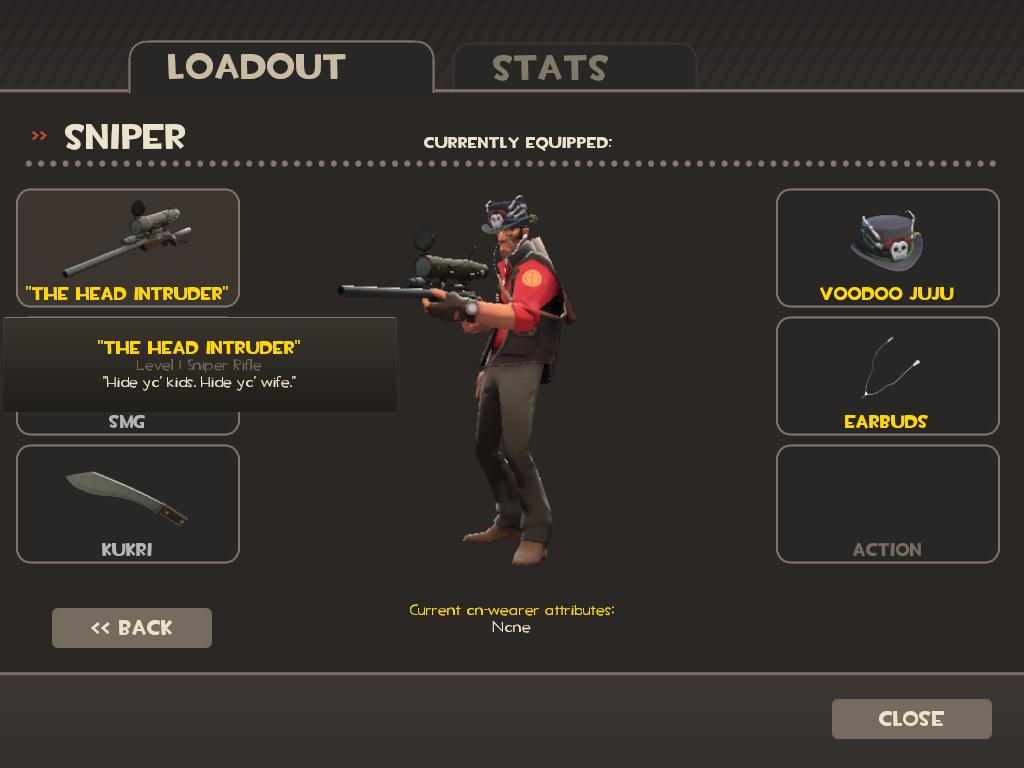Open "The Head Intruder" sniper rifle slot
1024x768 pixels.
tap(128, 246)
